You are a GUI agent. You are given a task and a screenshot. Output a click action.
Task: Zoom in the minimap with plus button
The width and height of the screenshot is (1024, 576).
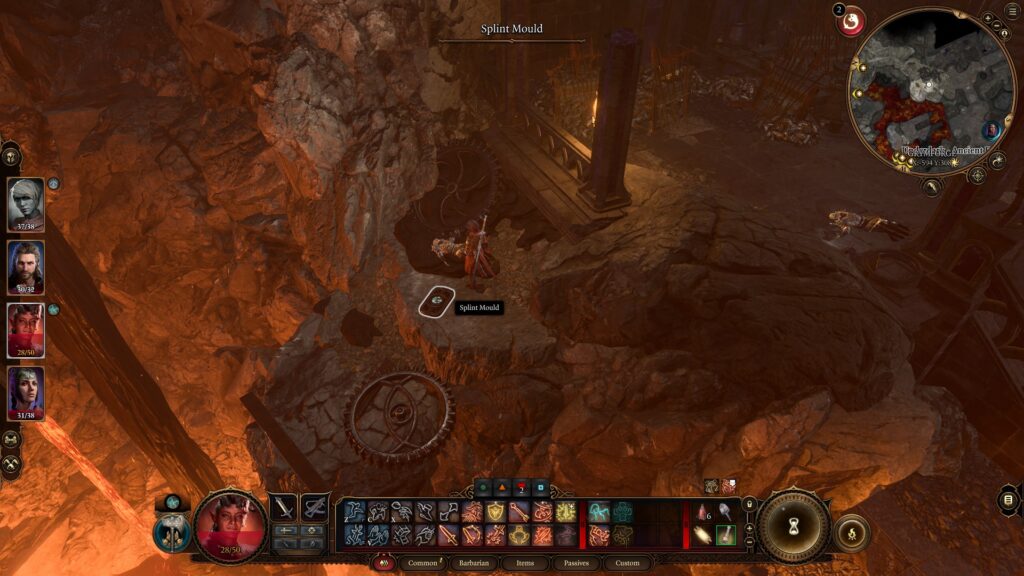pyautogui.click(x=989, y=19)
